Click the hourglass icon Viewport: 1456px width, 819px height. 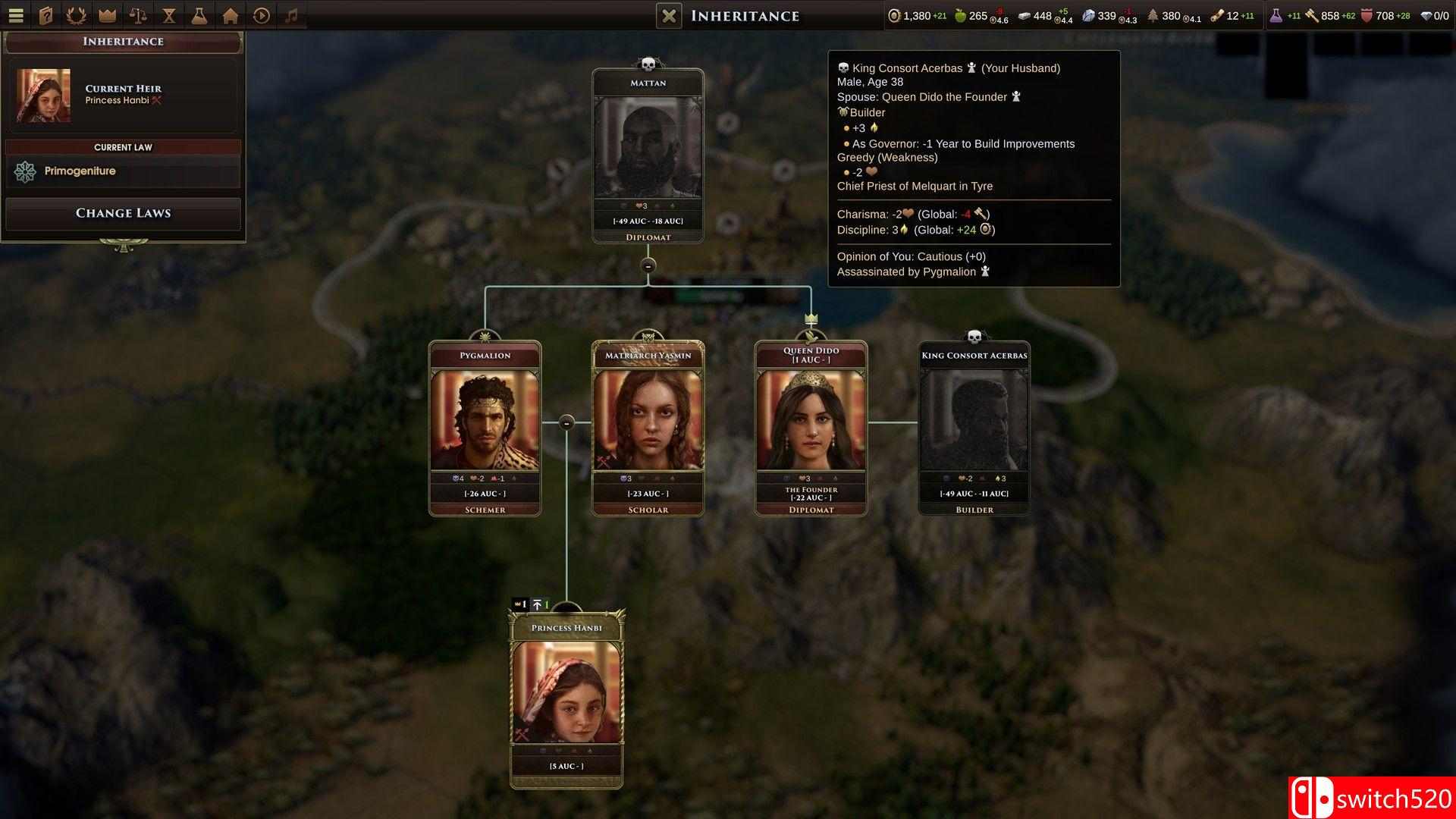(169, 15)
